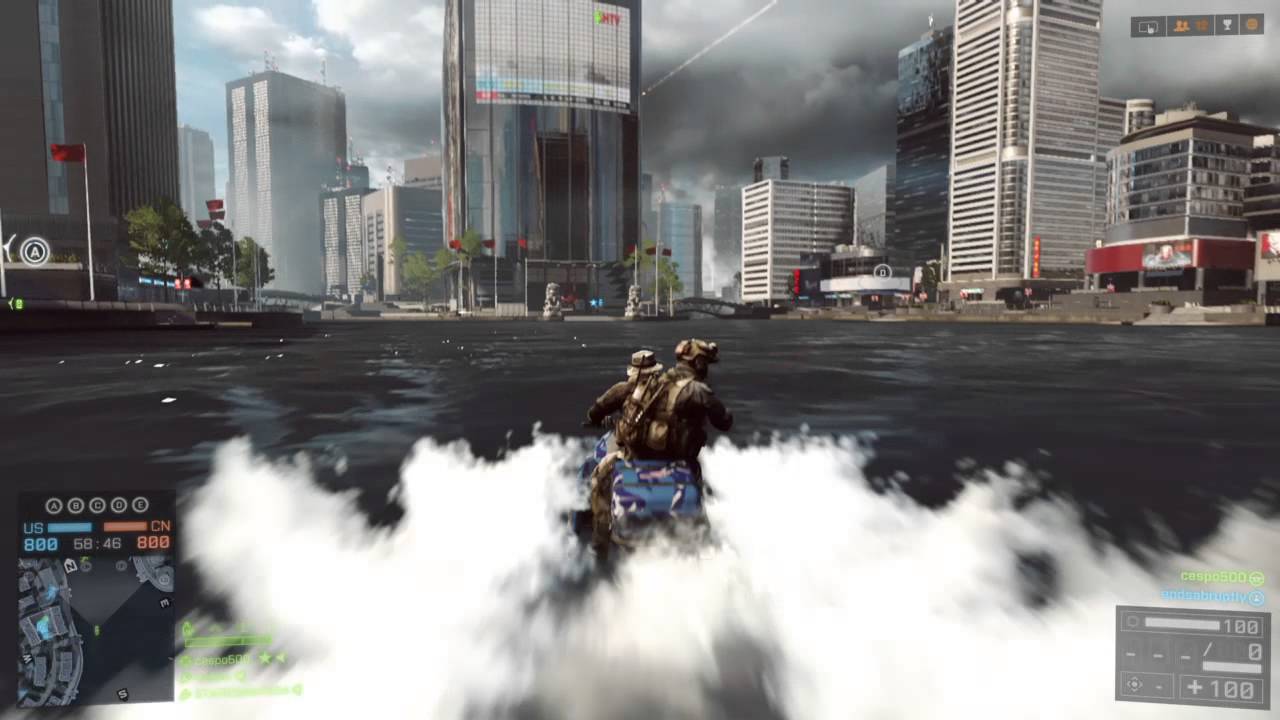The width and height of the screenshot is (1280, 720).
Task: Select the objective A flag indicator
Action: pyautogui.click(x=53, y=505)
